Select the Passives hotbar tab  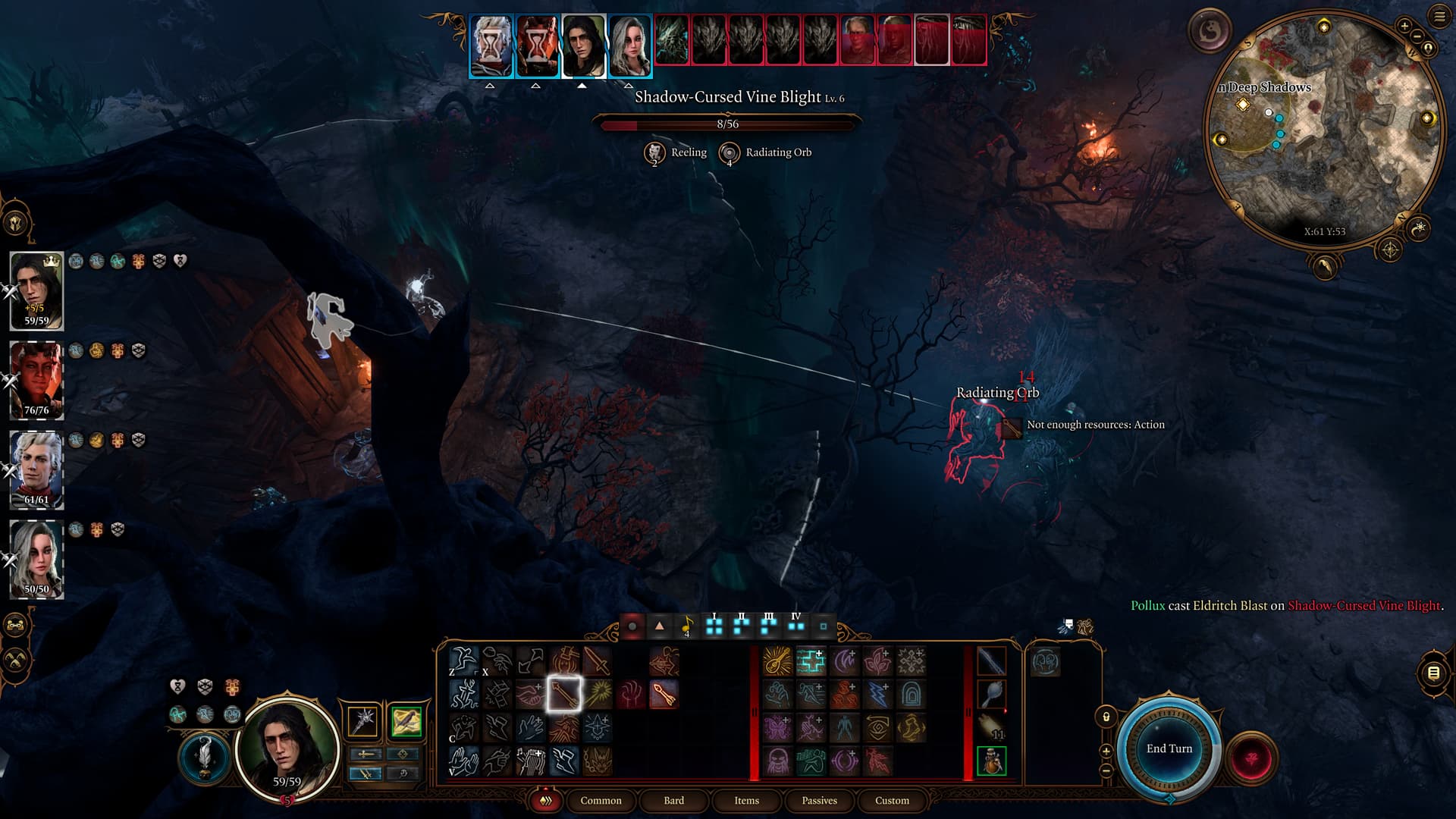click(819, 800)
